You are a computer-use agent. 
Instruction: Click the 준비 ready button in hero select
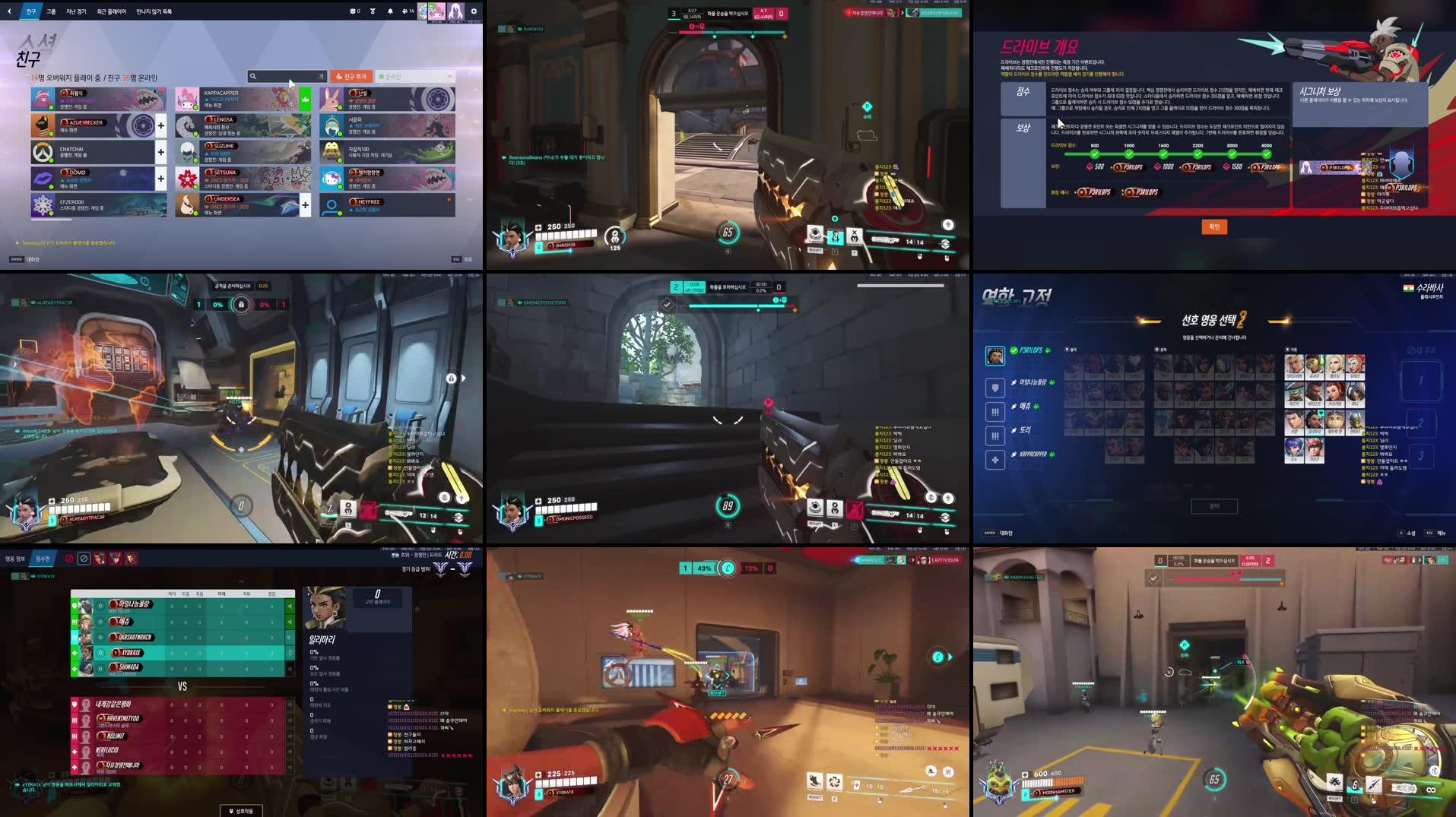pos(1214,506)
